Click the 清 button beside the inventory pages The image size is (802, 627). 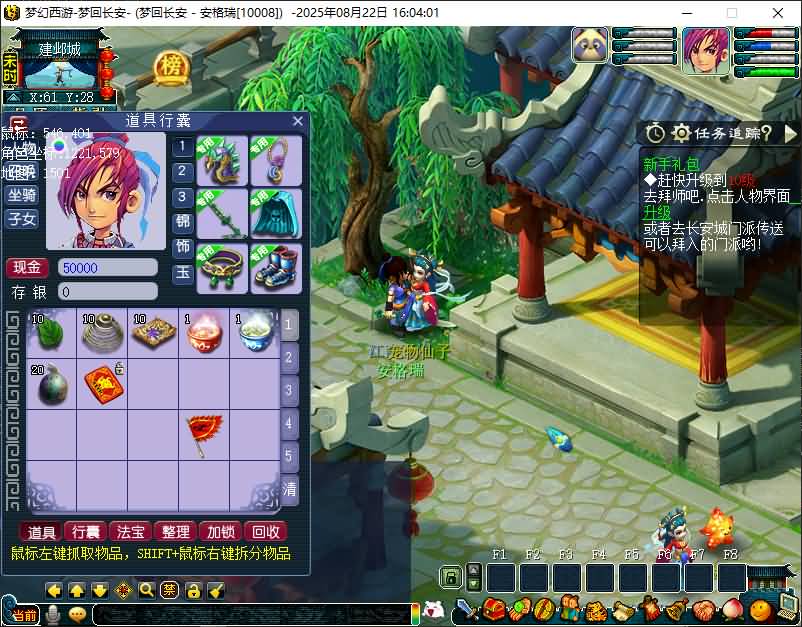tap(289, 489)
